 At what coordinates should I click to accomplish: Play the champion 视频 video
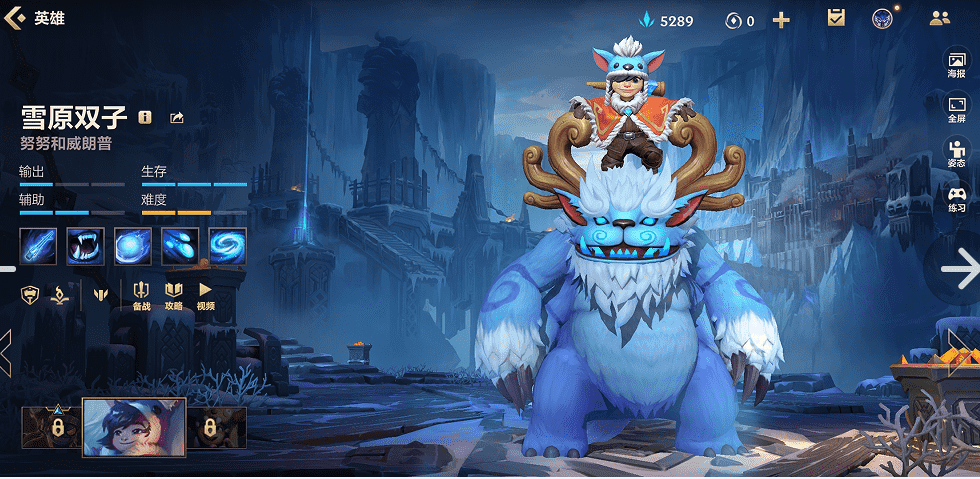click(205, 295)
